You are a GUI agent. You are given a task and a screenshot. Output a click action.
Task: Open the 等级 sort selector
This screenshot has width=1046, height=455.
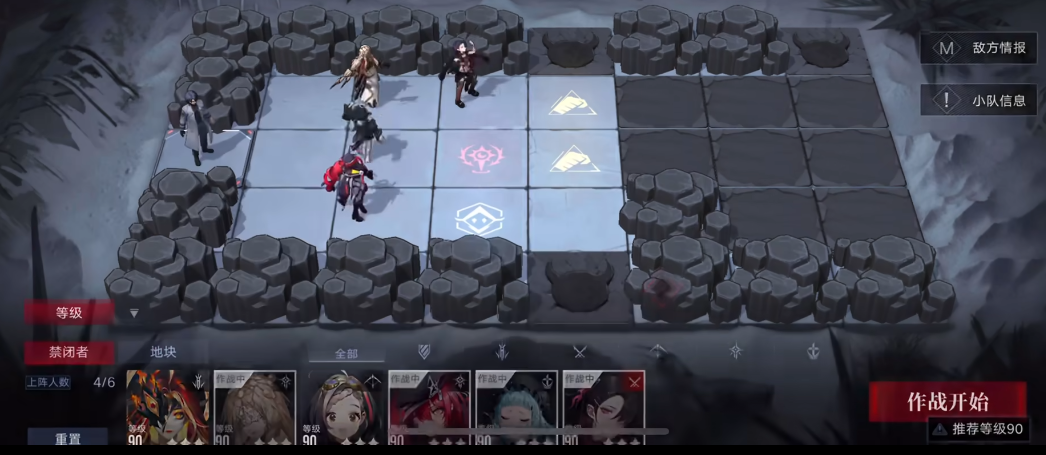[70, 313]
